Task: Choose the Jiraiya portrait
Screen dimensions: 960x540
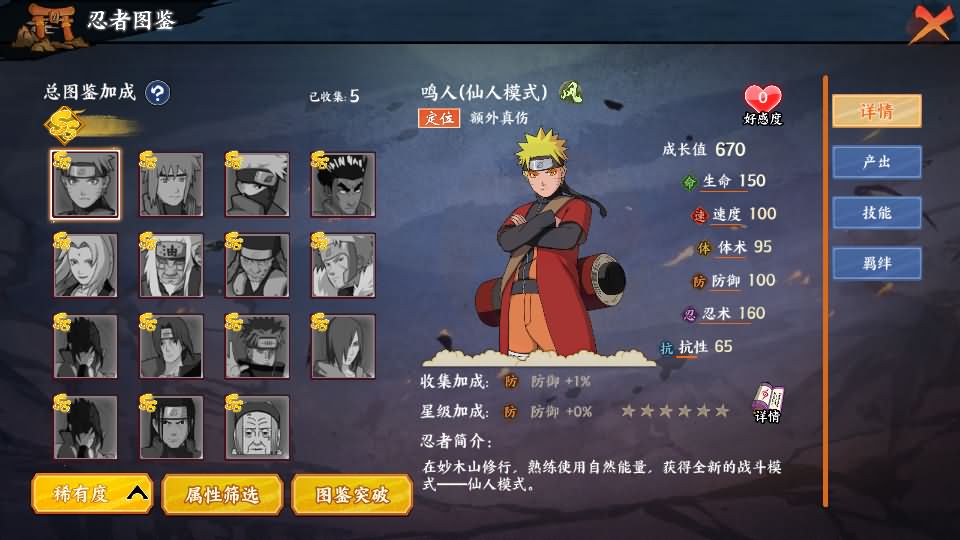Action: [171, 266]
